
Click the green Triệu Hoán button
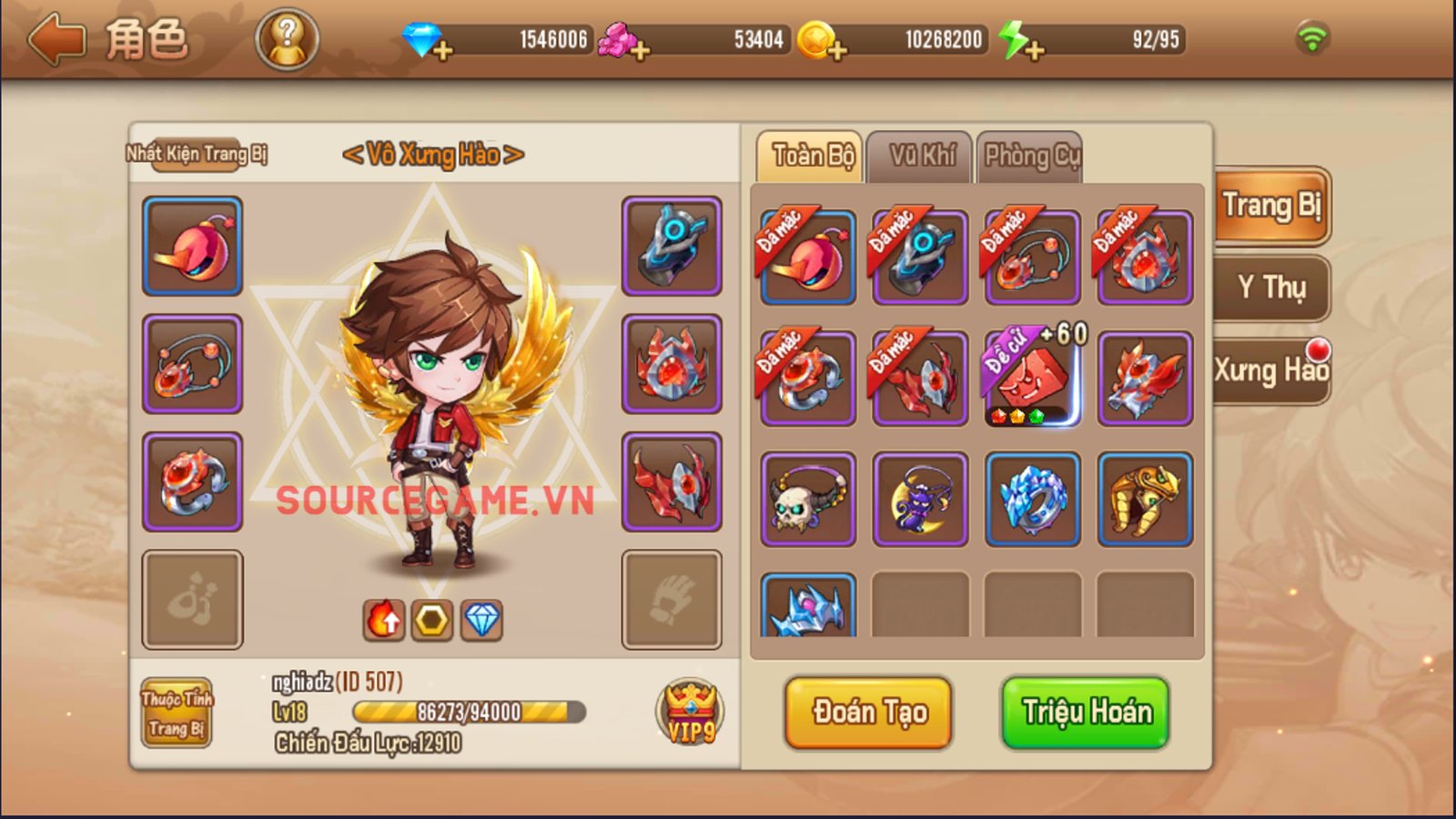1086,713
